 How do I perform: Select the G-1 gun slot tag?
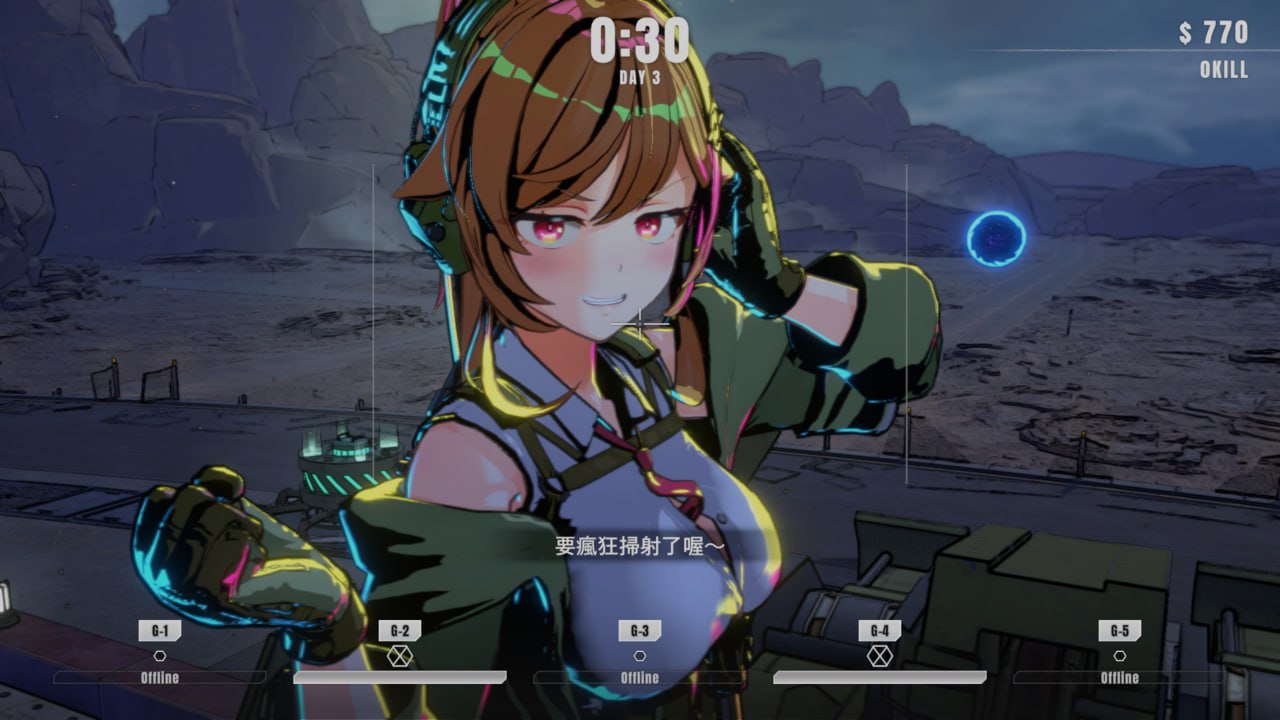[x=160, y=630]
